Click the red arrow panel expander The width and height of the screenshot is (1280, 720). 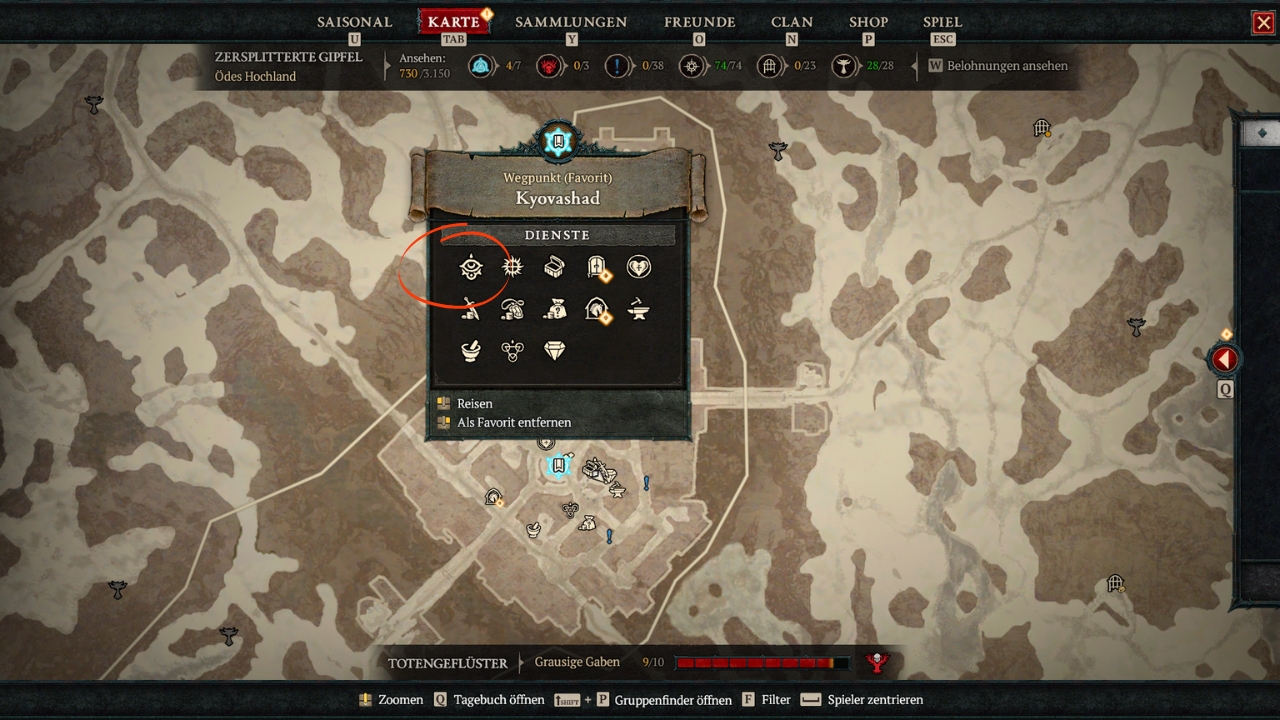[1224, 360]
